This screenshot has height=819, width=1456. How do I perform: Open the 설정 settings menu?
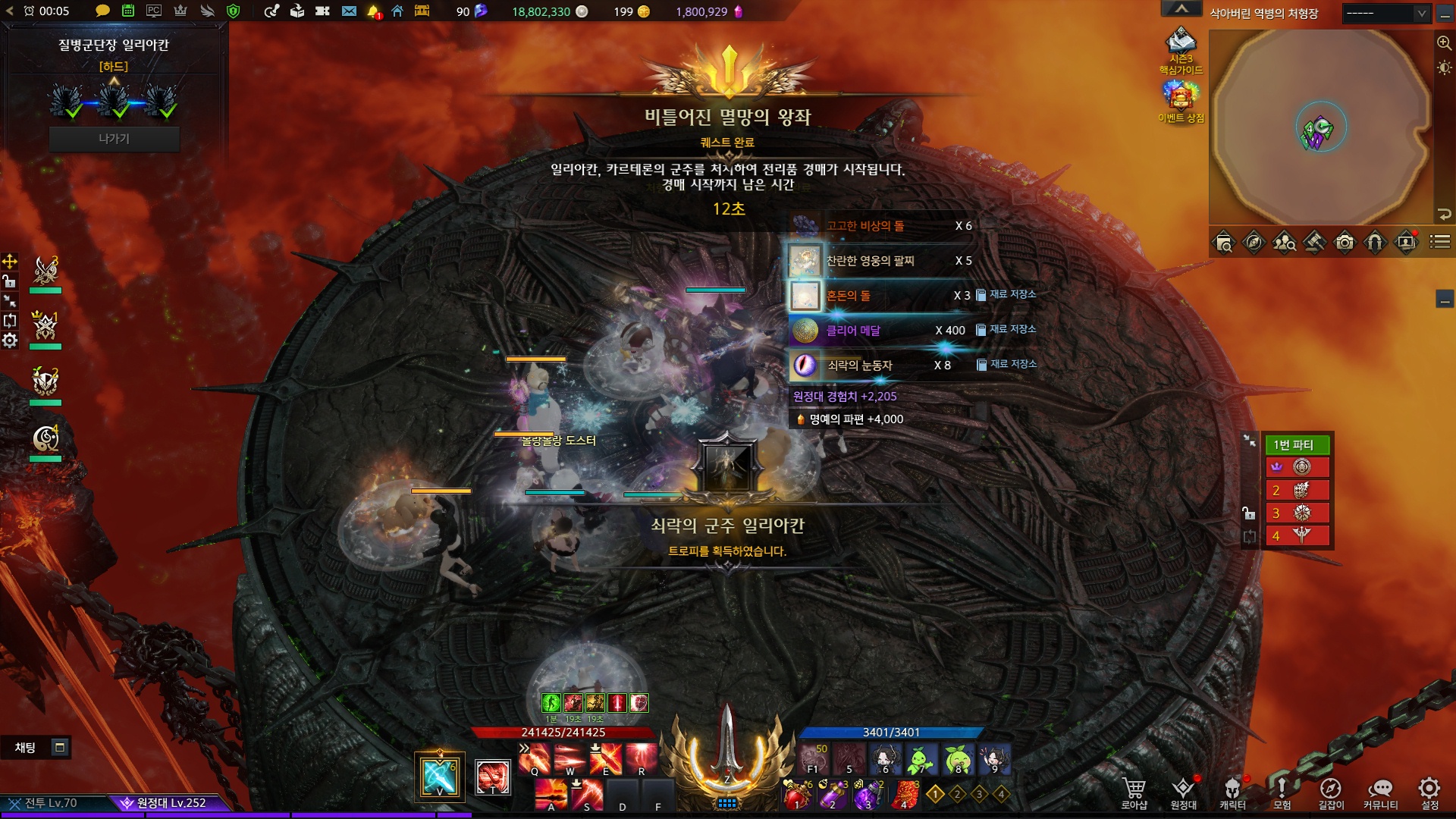coord(1429,793)
